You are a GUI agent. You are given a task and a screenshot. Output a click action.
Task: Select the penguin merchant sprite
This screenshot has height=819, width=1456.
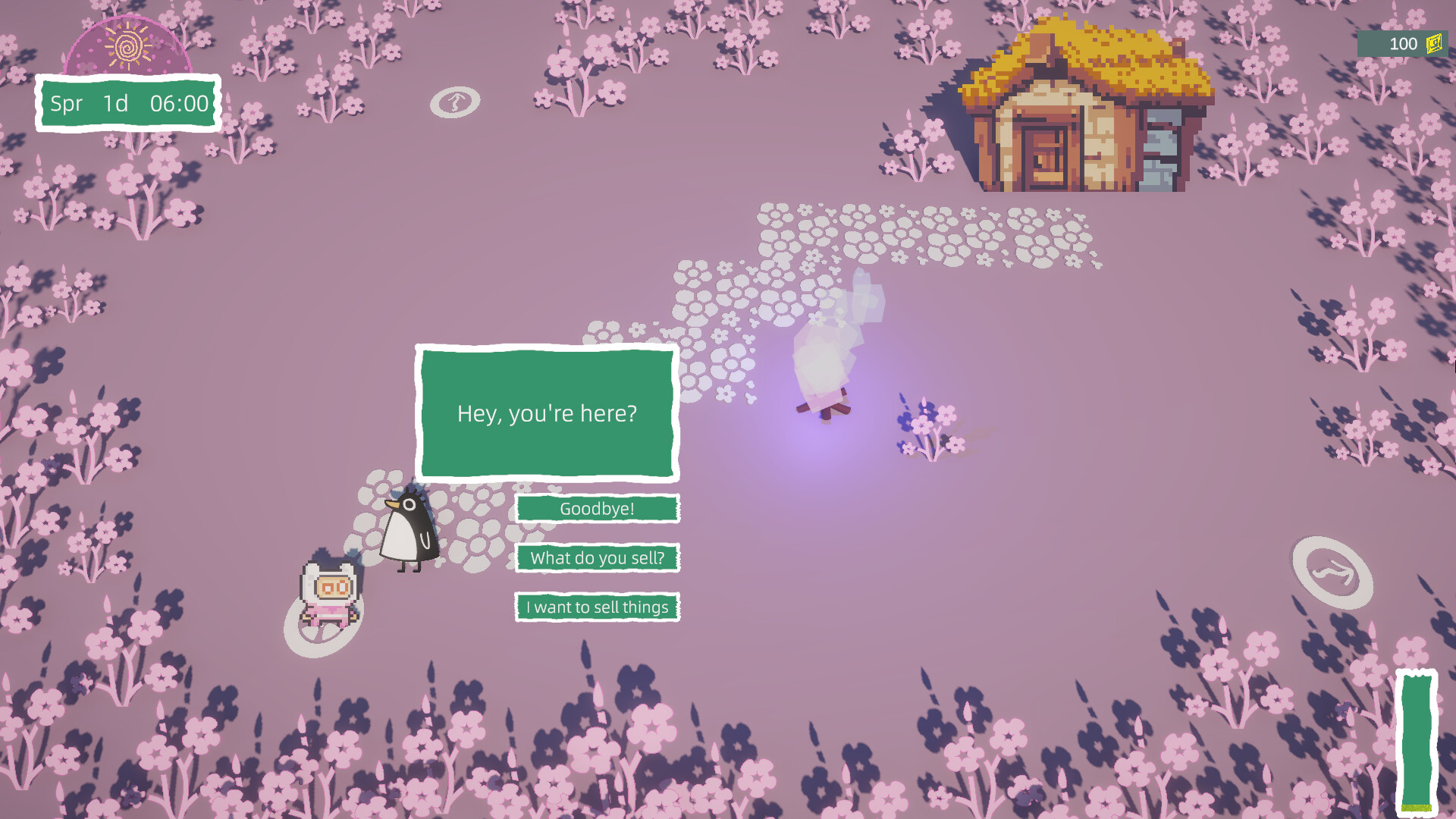tap(407, 531)
